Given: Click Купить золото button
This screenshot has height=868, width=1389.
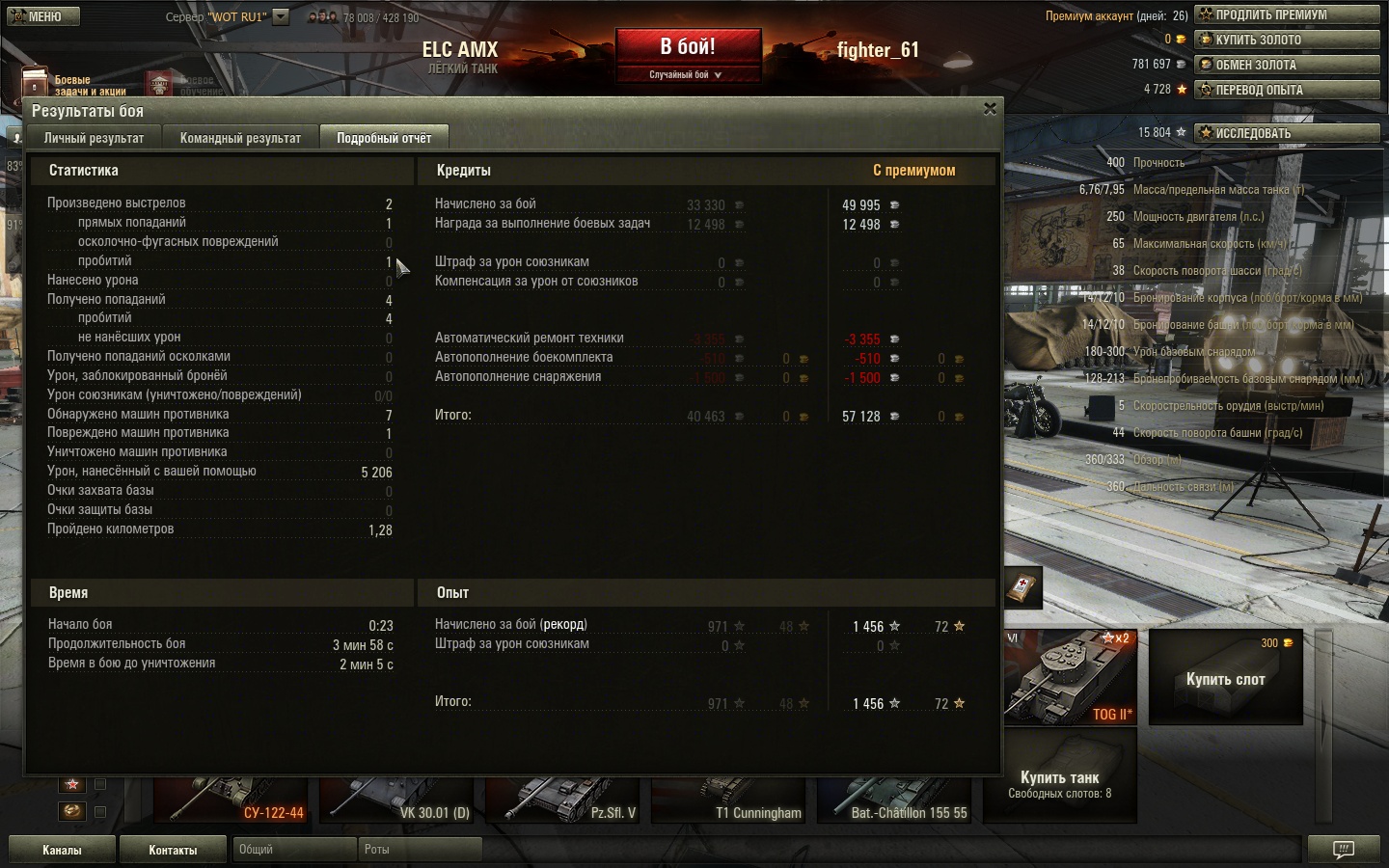Looking at the screenshot, I should (x=1287, y=40).
